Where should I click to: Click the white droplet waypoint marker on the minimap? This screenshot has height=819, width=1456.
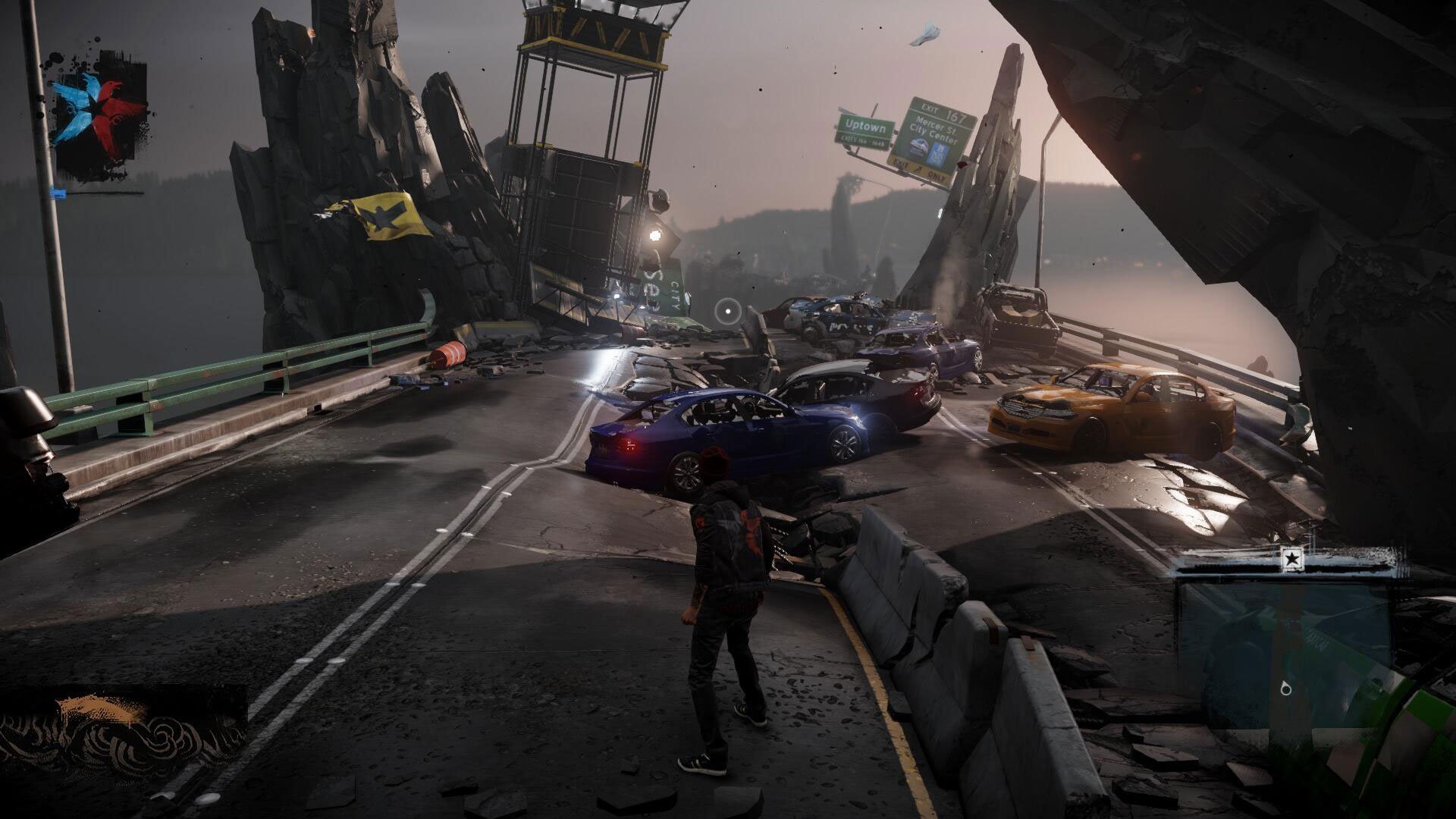pos(1285,689)
